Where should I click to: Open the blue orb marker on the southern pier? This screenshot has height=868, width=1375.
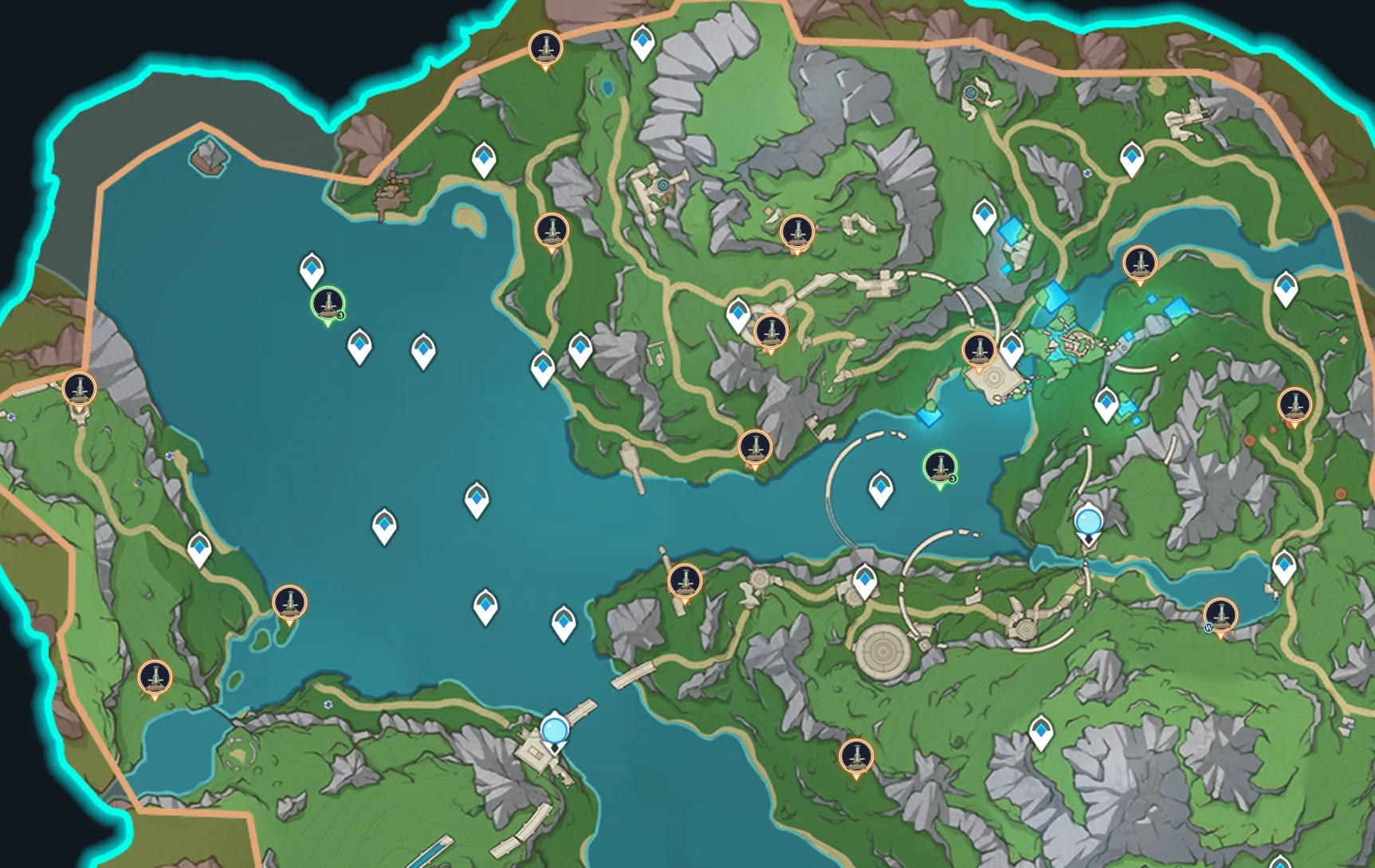[x=555, y=730]
